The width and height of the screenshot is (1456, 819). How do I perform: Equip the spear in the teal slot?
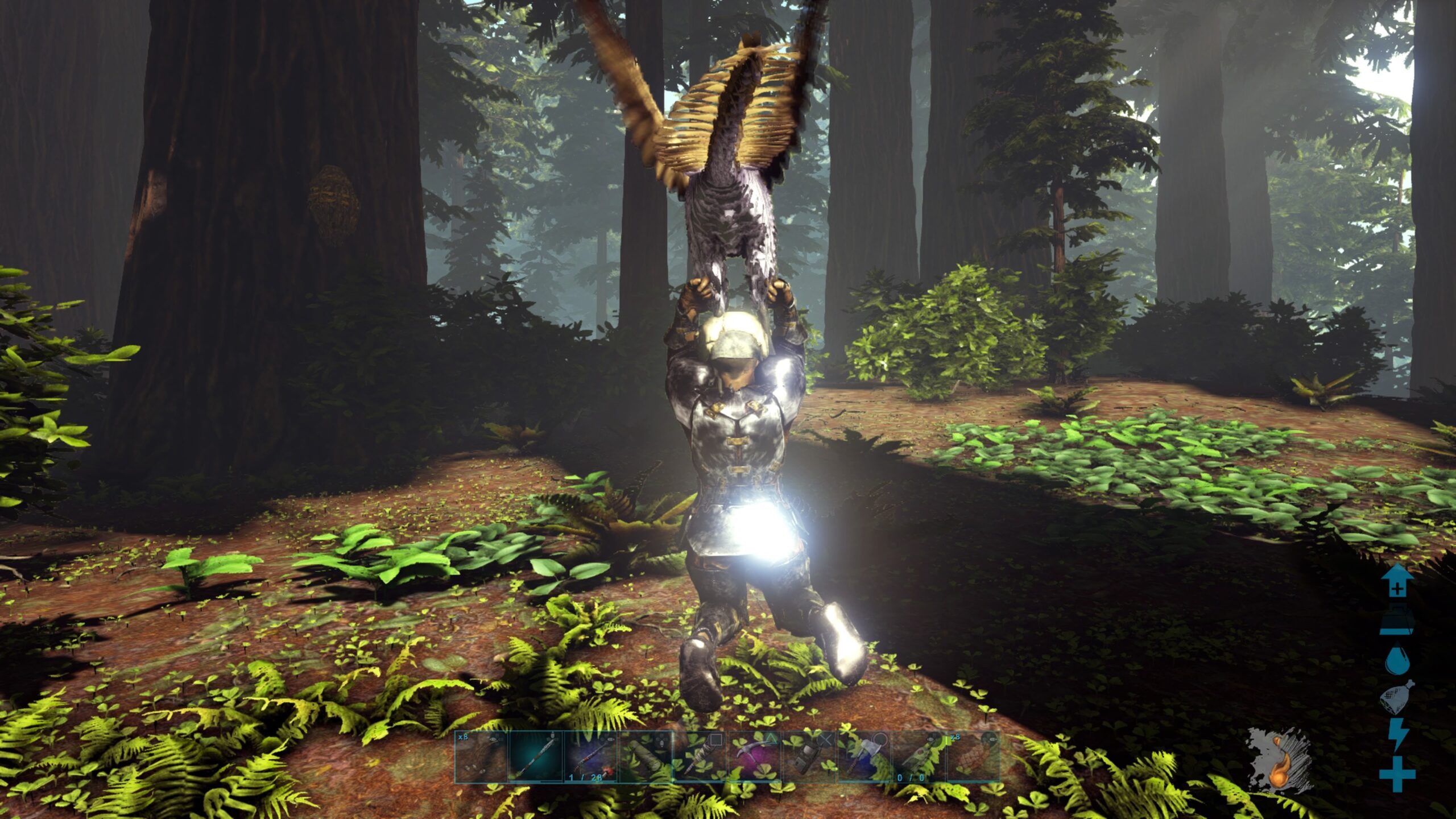pyautogui.click(x=535, y=756)
